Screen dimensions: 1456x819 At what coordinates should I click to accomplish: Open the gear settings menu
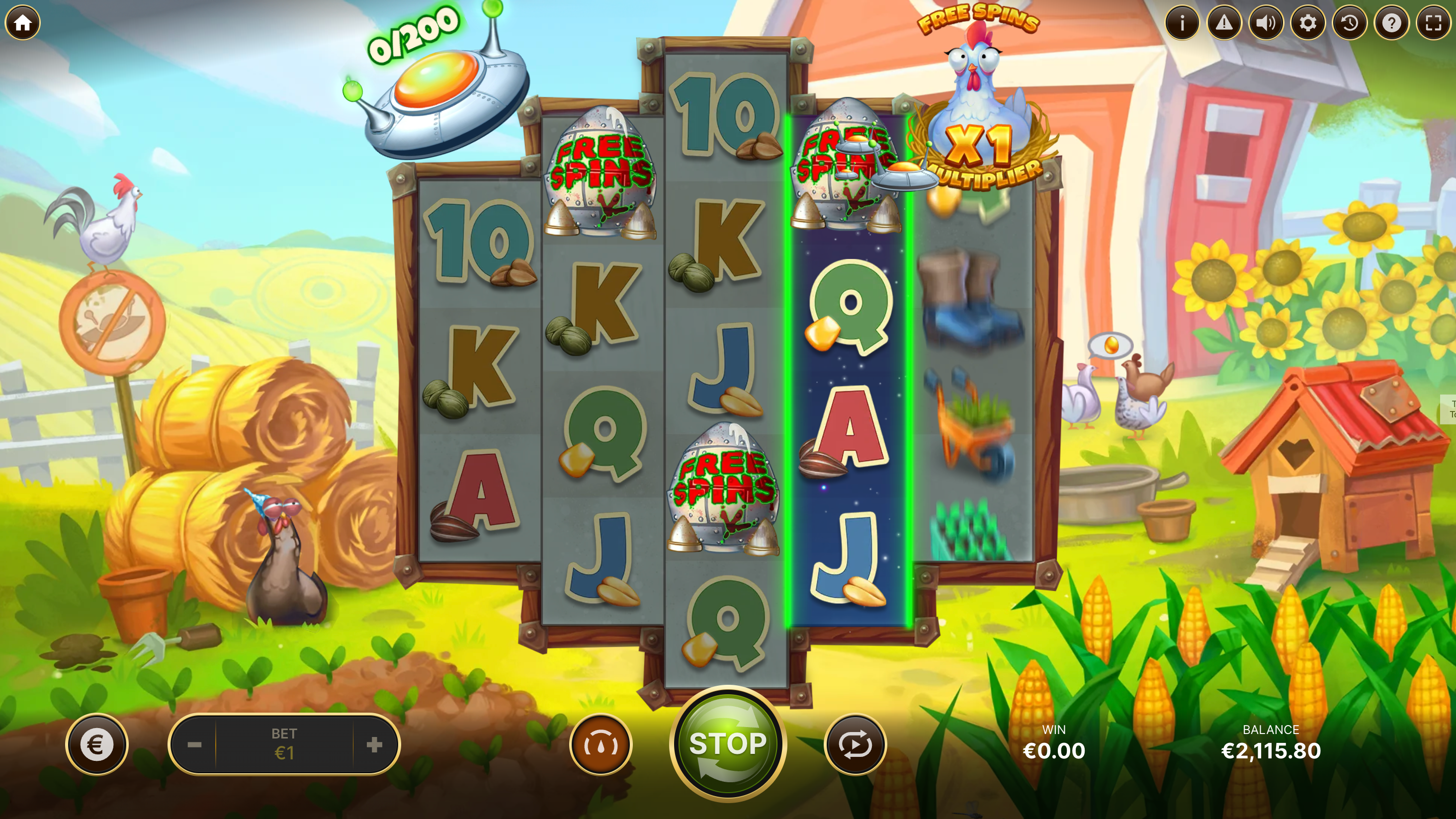click(1307, 22)
